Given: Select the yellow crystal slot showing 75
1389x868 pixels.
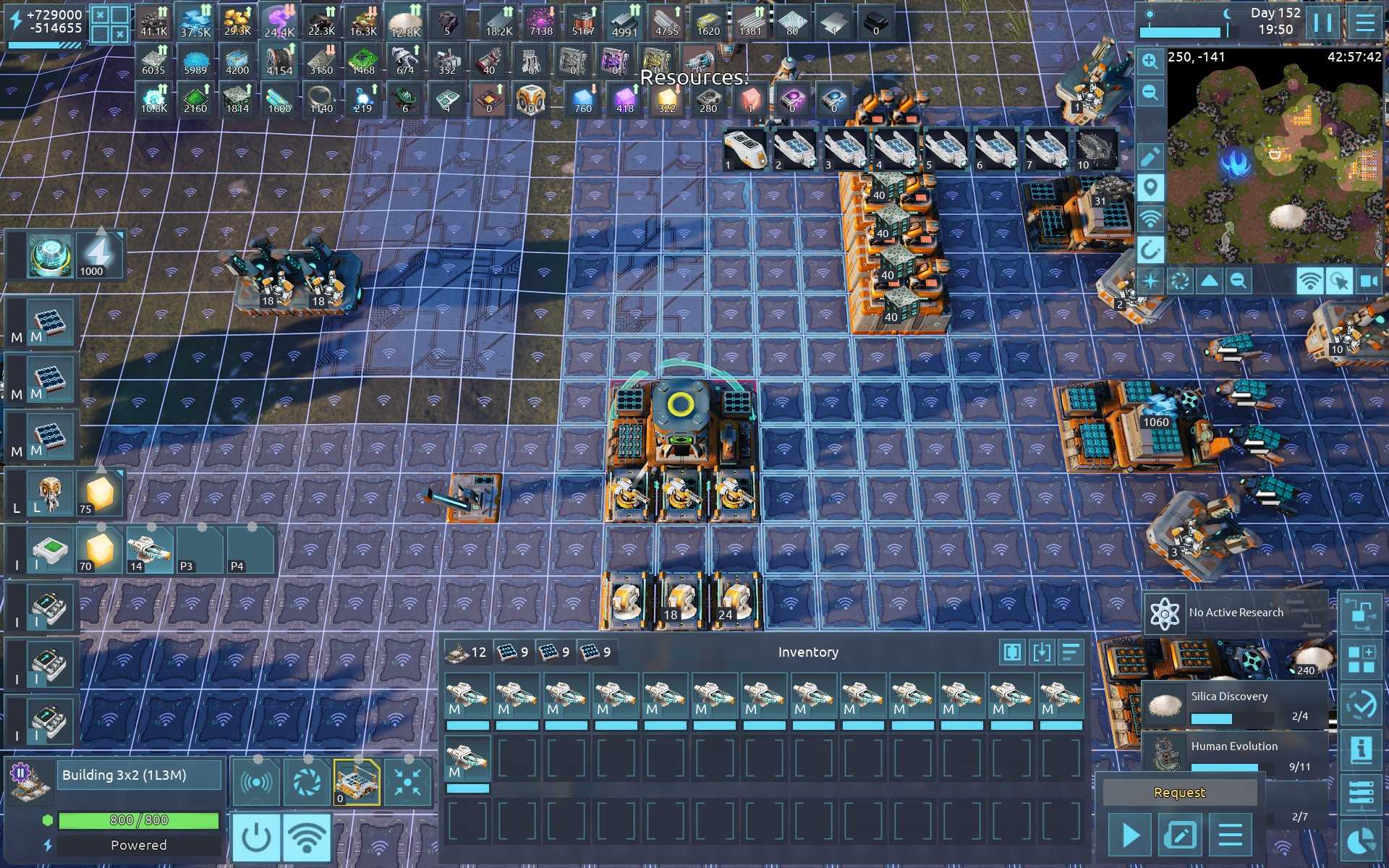Looking at the screenshot, I should tap(99, 494).
